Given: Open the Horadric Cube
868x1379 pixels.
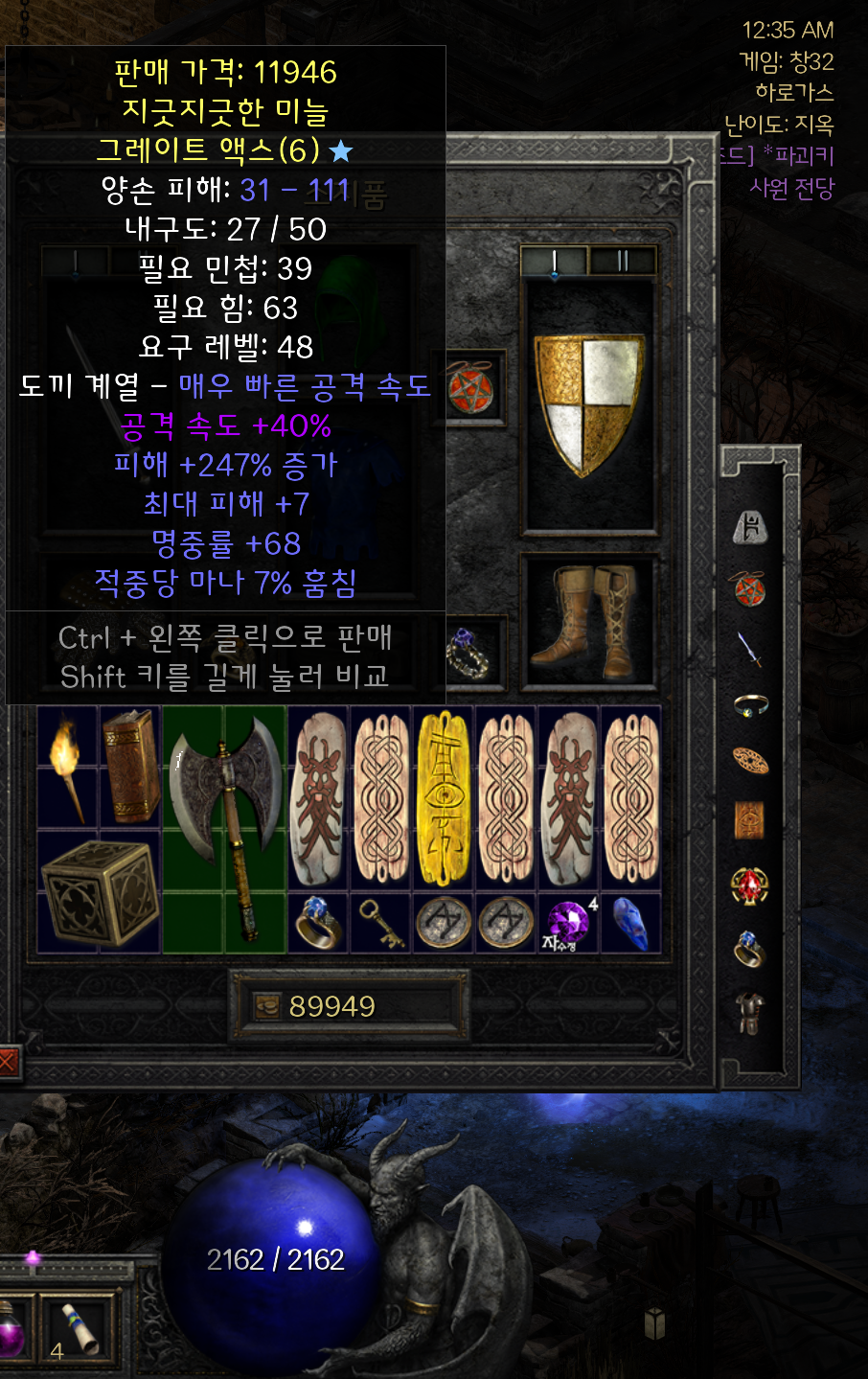Looking at the screenshot, I should pyautogui.click(x=98, y=892).
